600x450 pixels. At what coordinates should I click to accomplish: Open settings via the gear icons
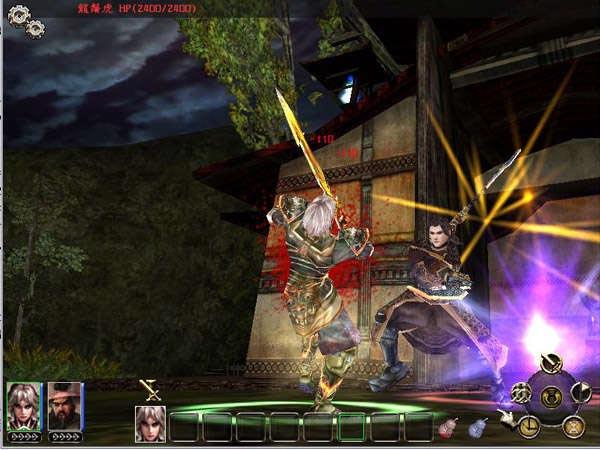25,19
